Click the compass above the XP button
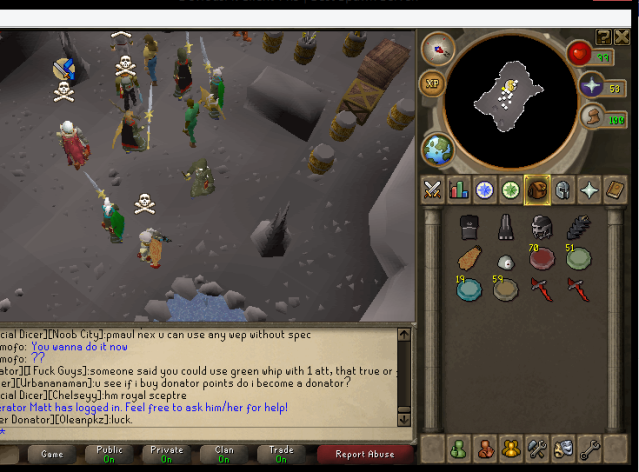This screenshot has width=639, height=472. [436, 48]
